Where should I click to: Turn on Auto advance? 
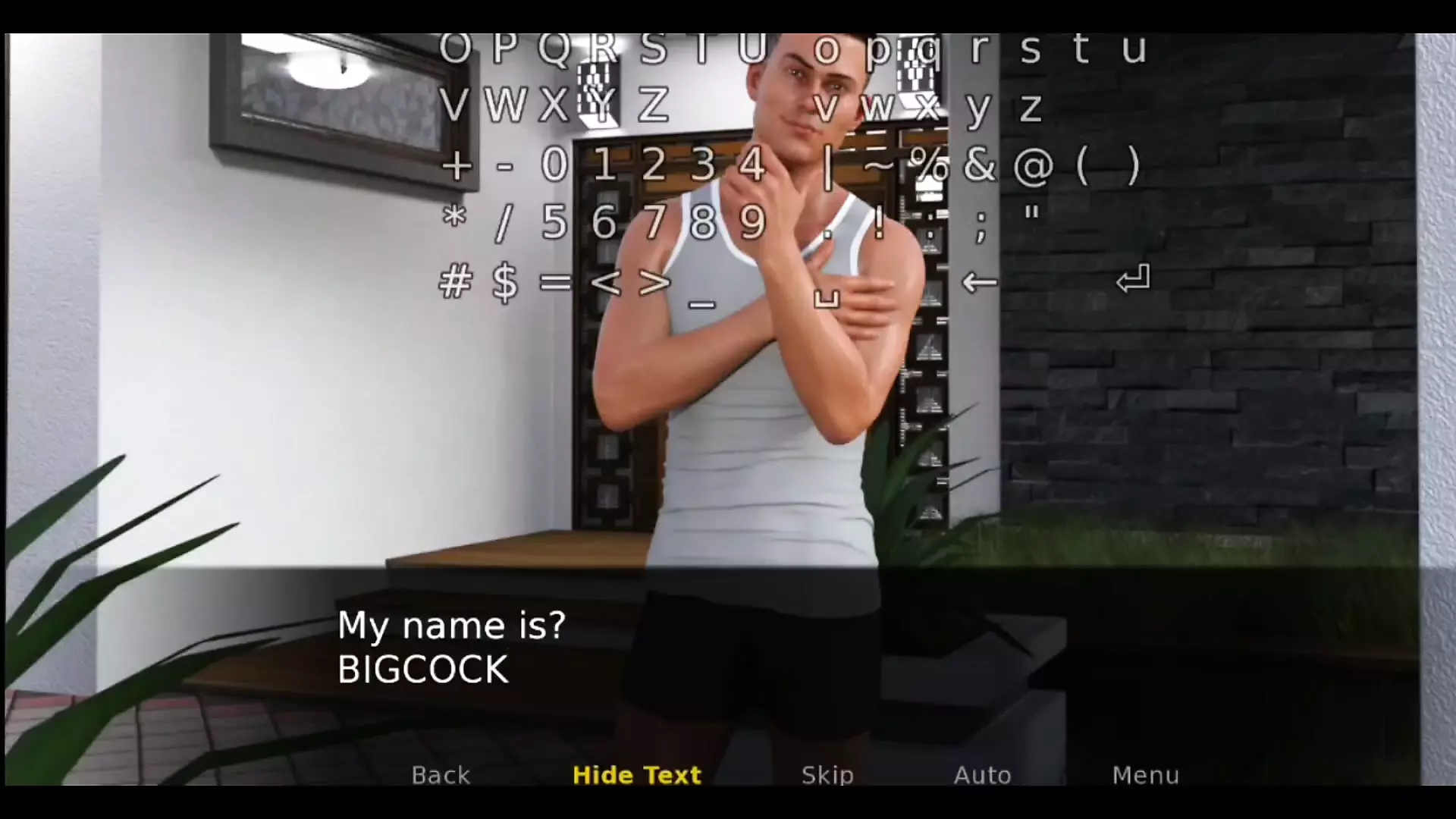[982, 775]
